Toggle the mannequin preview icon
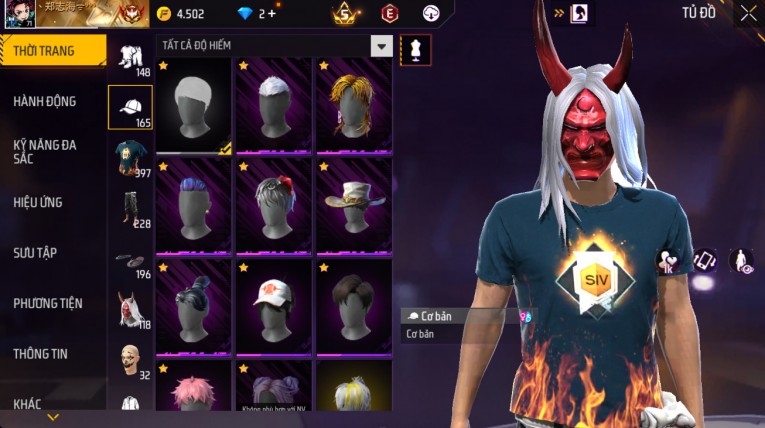Screen dimensions: 765x428 coord(415,50)
